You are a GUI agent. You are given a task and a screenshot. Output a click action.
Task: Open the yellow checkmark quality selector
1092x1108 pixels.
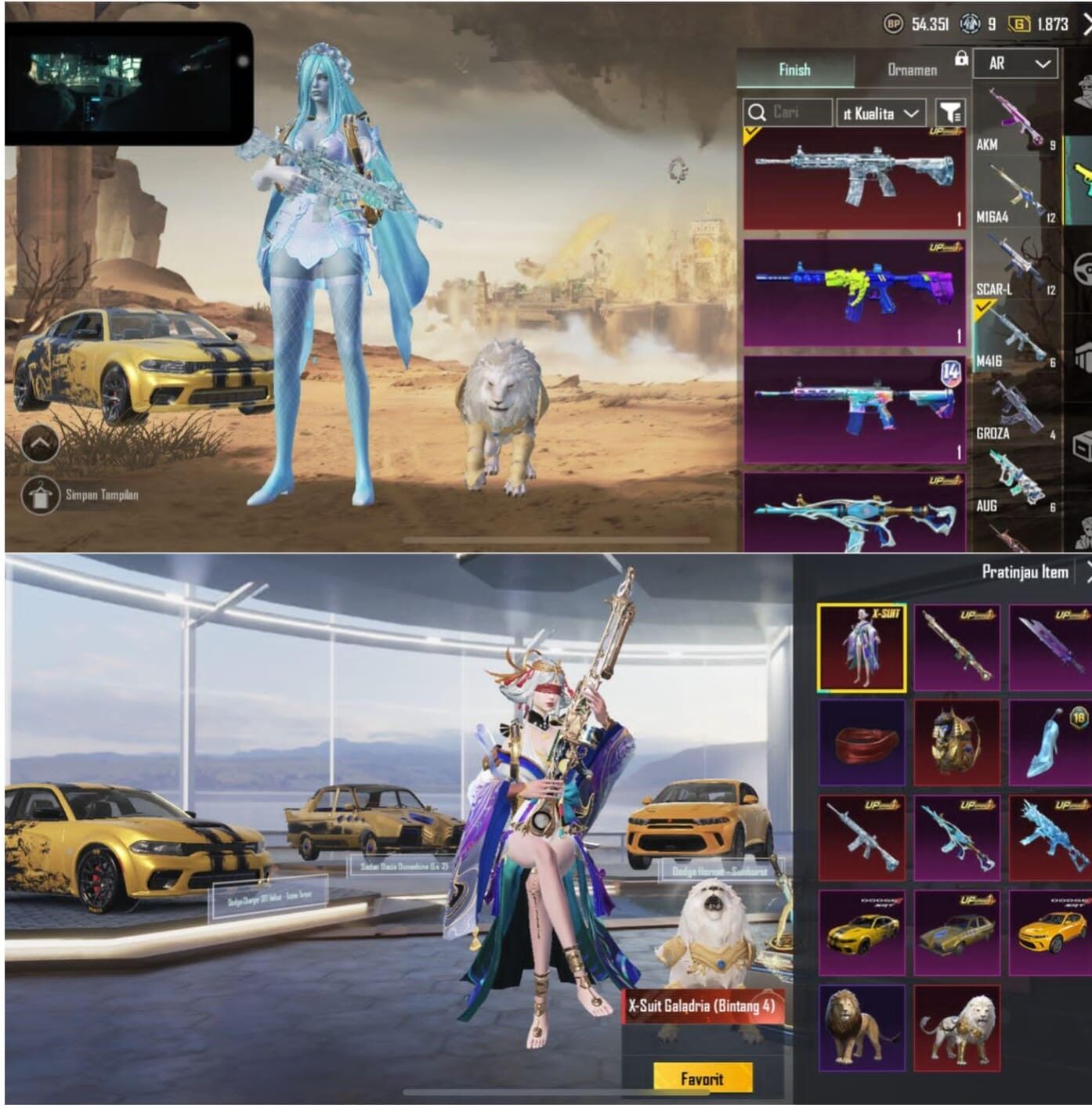point(751,135)
